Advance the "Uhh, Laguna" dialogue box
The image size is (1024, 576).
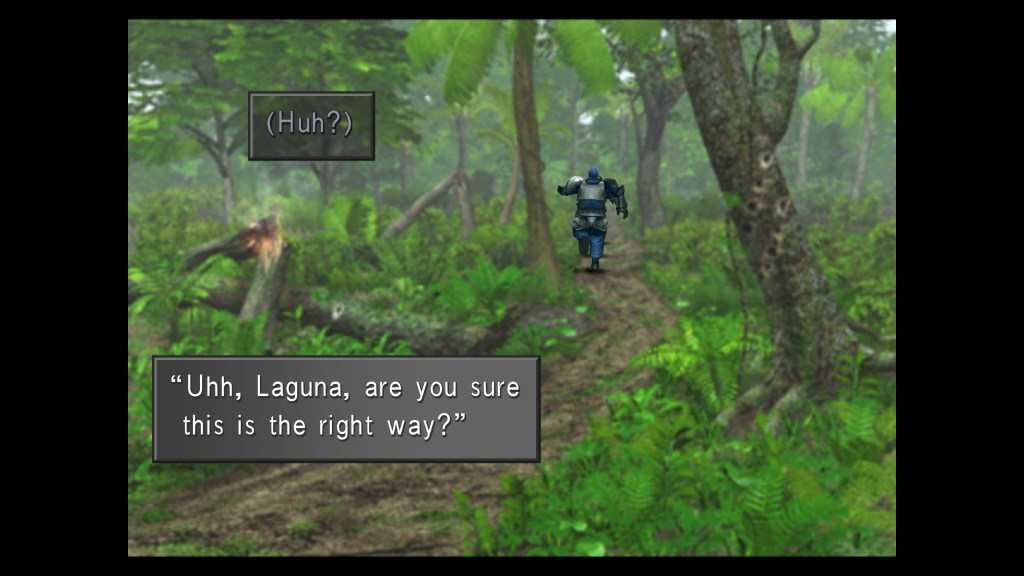coord(346,408)
